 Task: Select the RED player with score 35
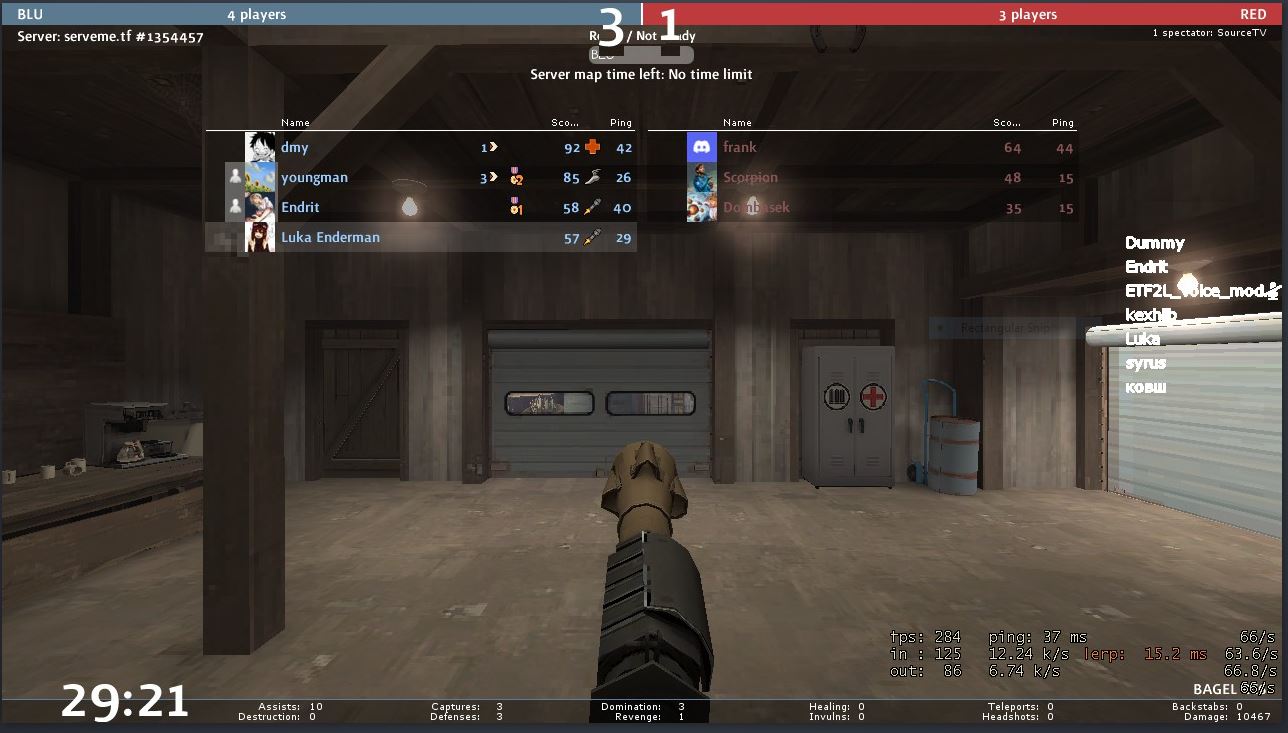tap(756, 208)
